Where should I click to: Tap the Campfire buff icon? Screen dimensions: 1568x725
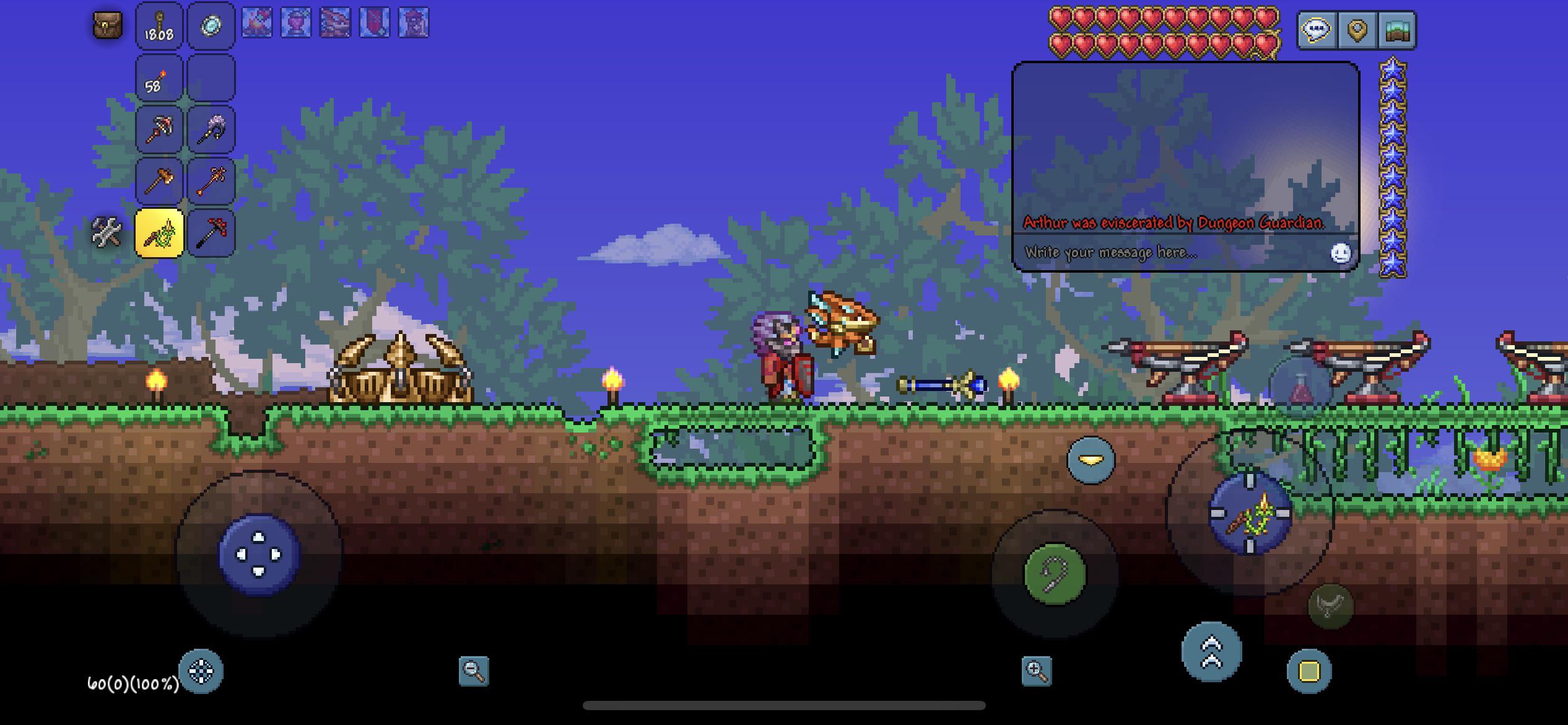tap(258, 24)
